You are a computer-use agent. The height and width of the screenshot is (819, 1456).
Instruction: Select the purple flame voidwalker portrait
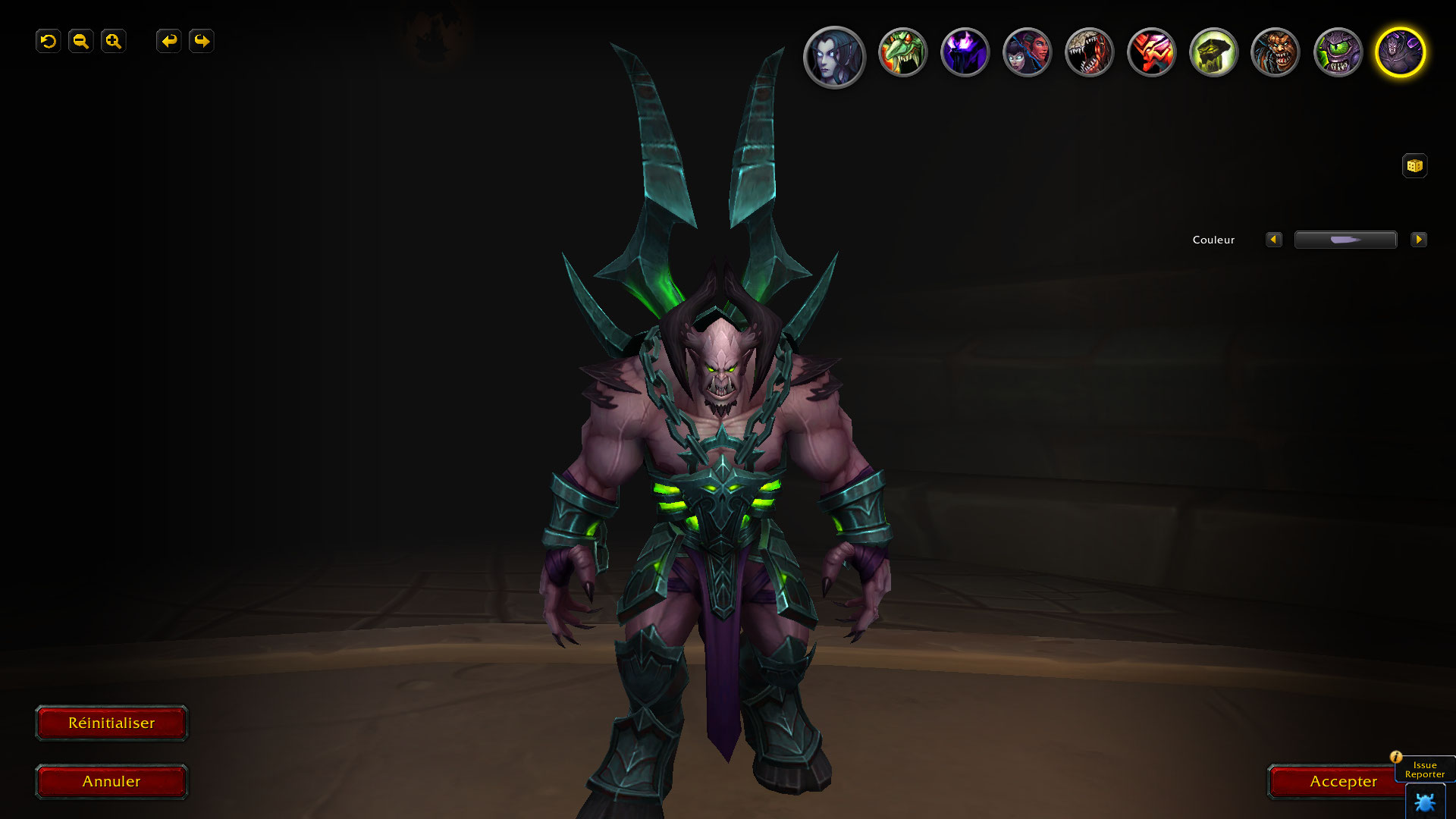pos(965,52)
